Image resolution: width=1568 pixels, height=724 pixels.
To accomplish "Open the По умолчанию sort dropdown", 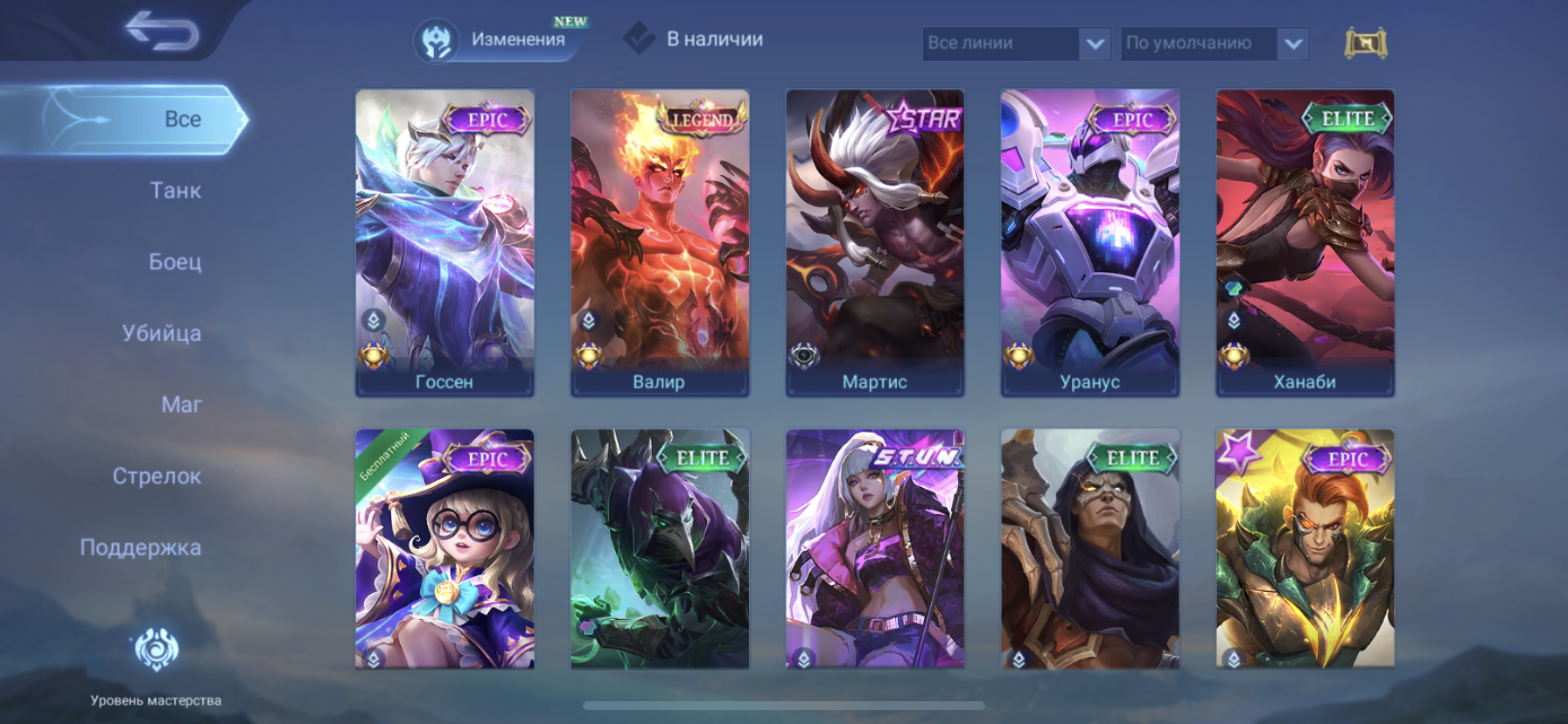I will point(1214,43).
